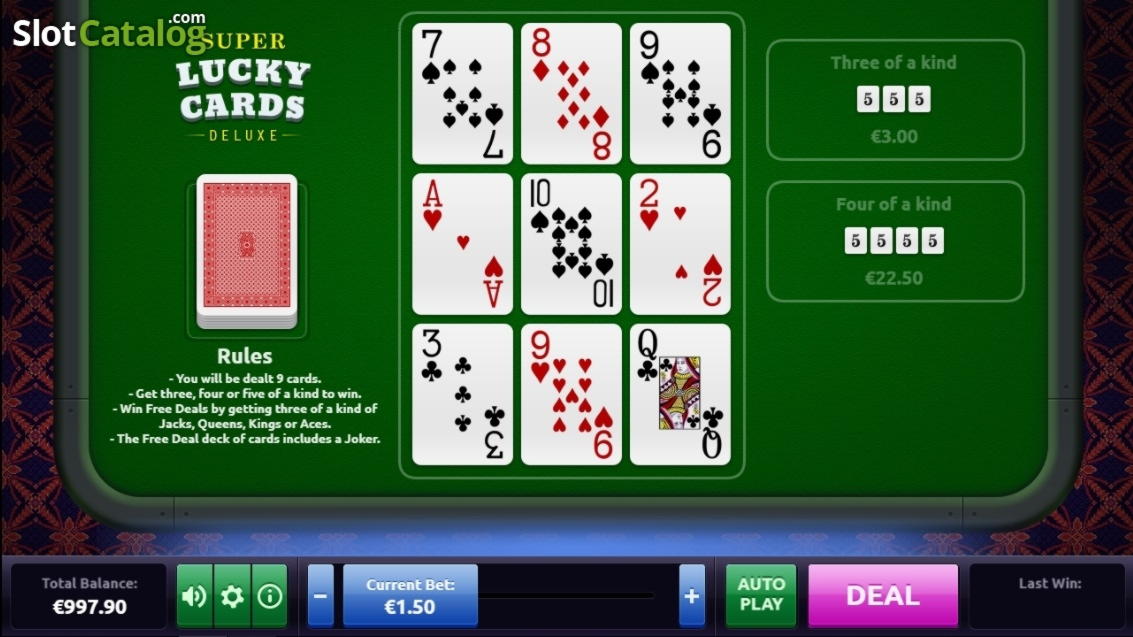Show game info with the i icon
Viewport: 1133px width, 637px height.
coord(270,597)
